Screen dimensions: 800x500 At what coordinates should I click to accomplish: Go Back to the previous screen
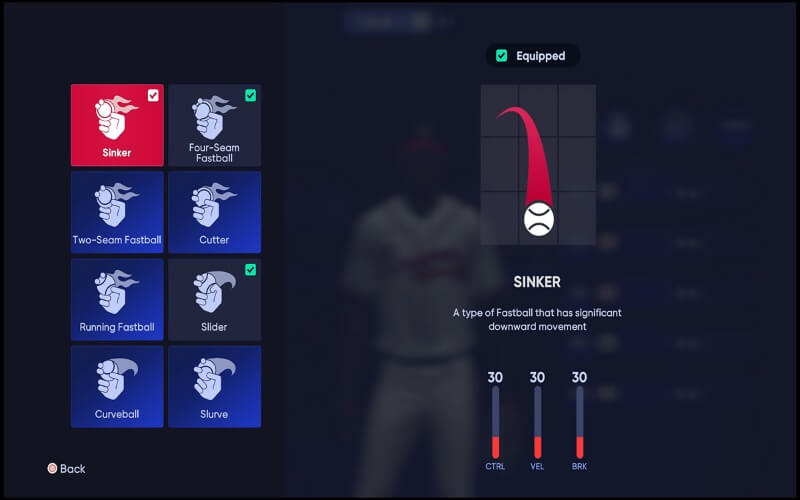66,468
